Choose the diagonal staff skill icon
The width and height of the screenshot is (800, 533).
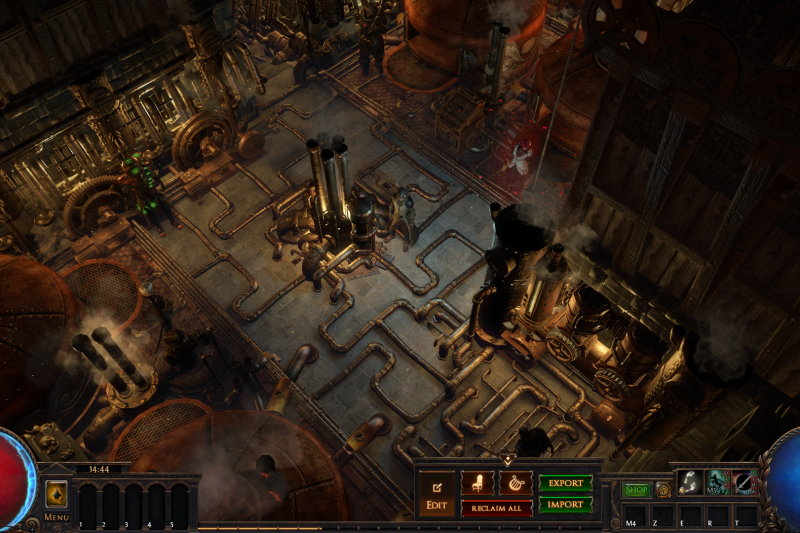(744, 482)
